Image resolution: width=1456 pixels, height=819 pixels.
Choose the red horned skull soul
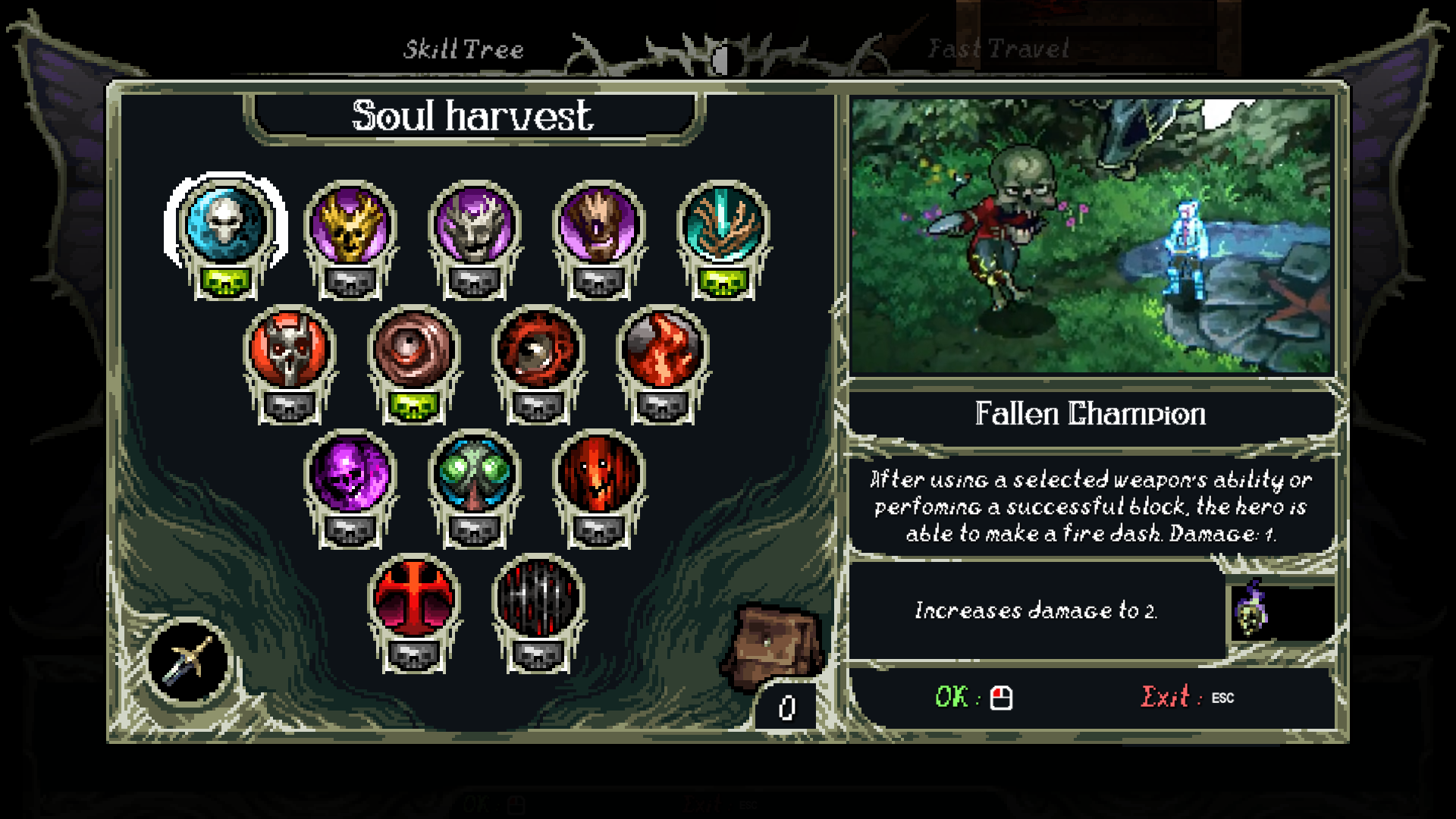pos(289,350)
